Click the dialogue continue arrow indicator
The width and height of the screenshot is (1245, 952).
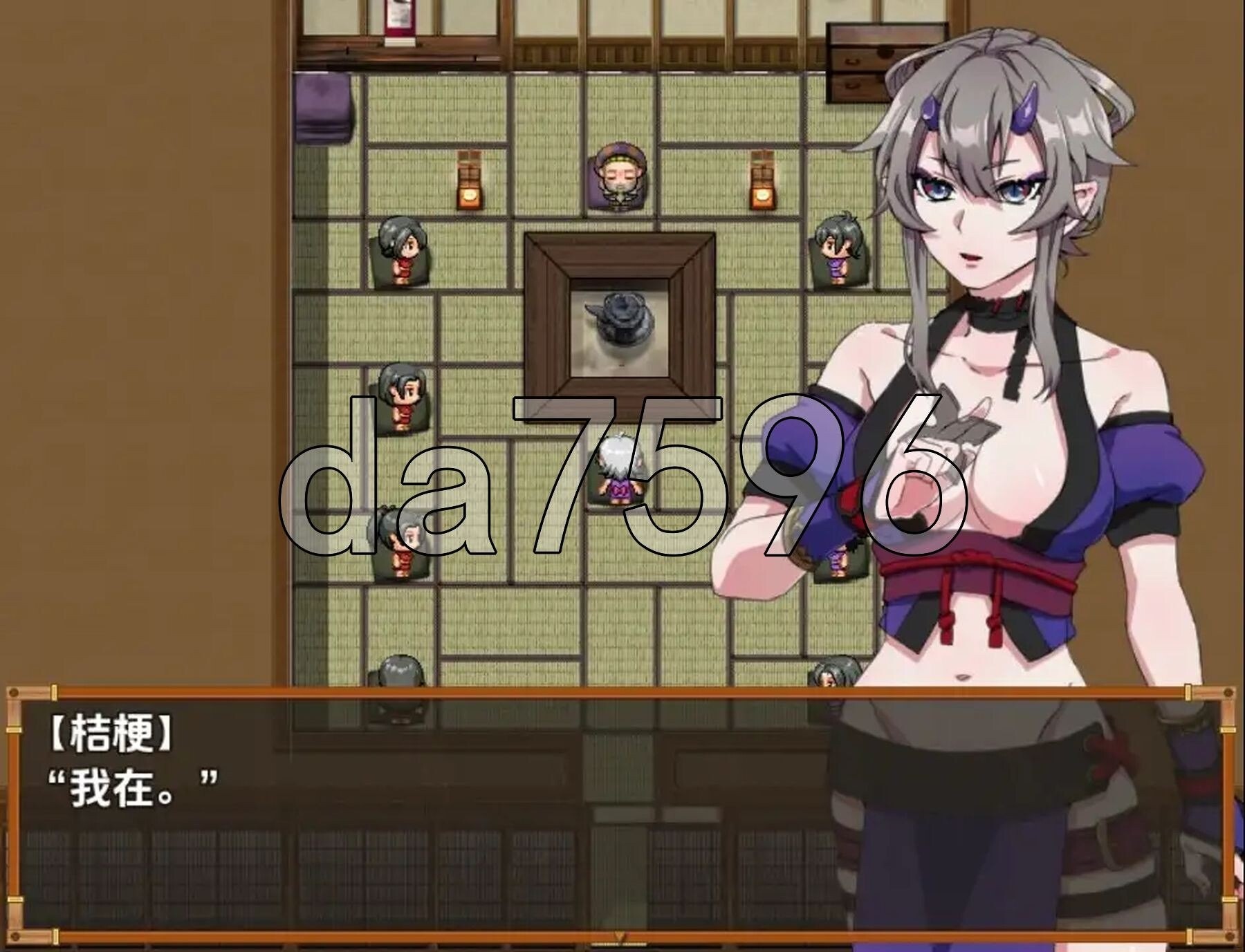620,937
